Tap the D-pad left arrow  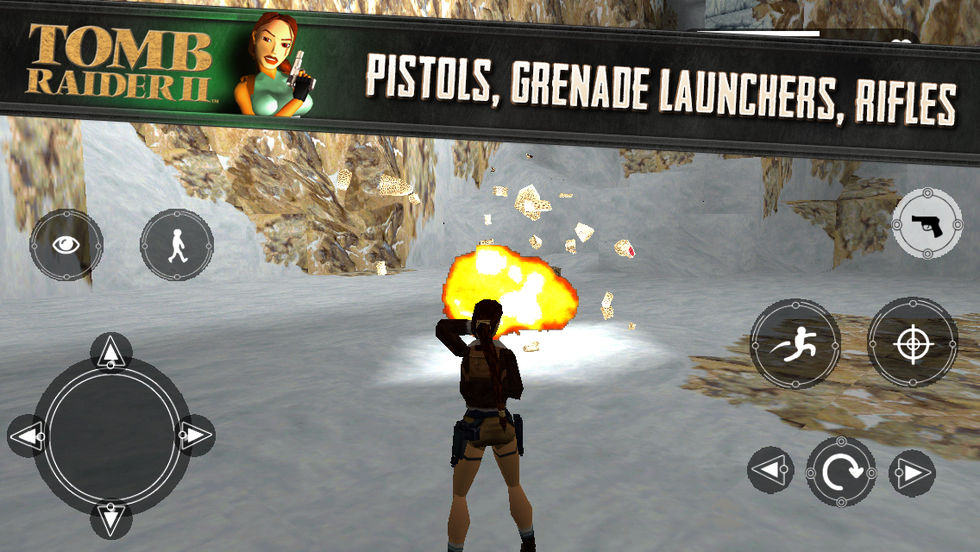pos(29,436)
